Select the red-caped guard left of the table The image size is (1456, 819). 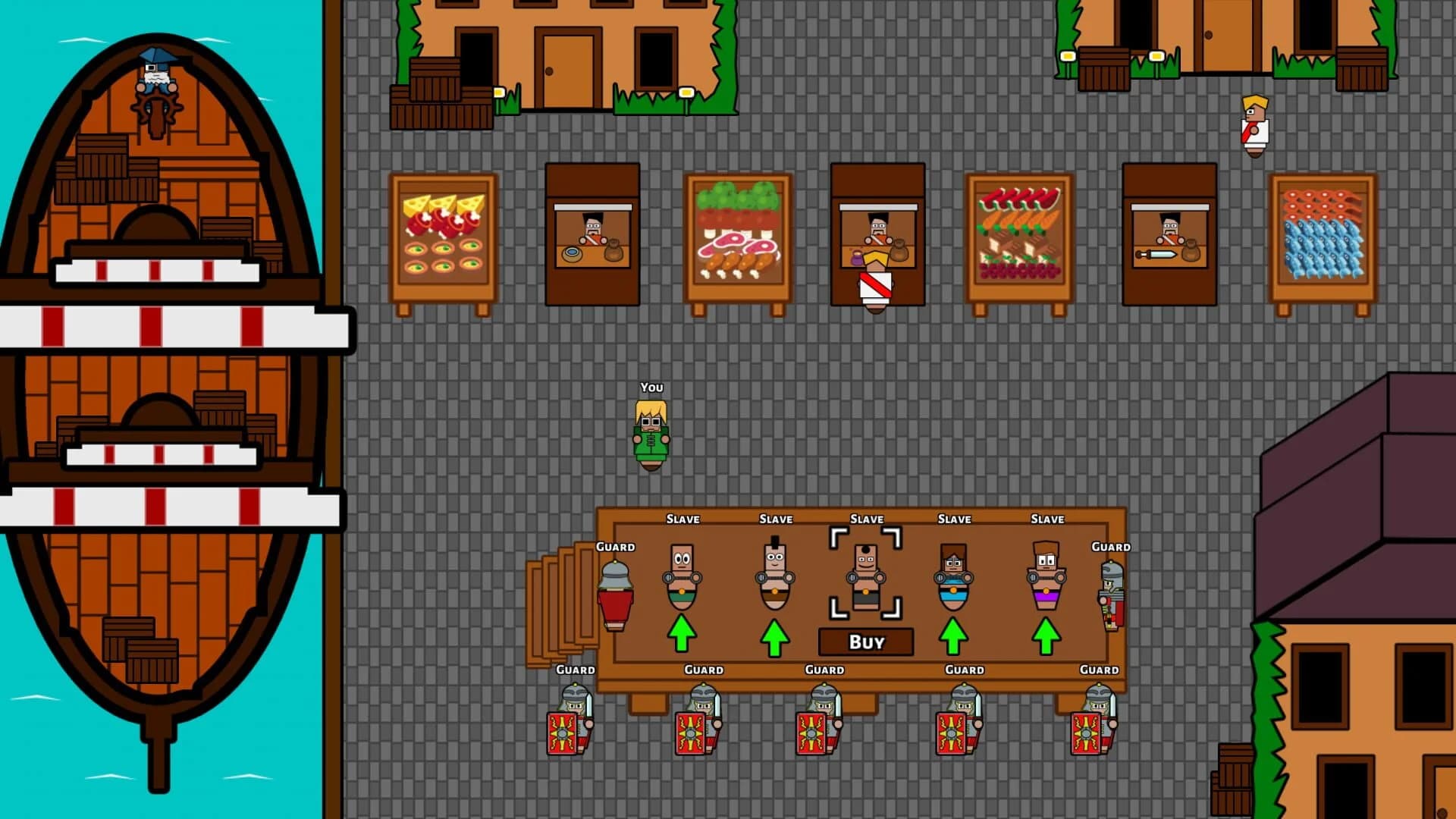click(614, 591)
